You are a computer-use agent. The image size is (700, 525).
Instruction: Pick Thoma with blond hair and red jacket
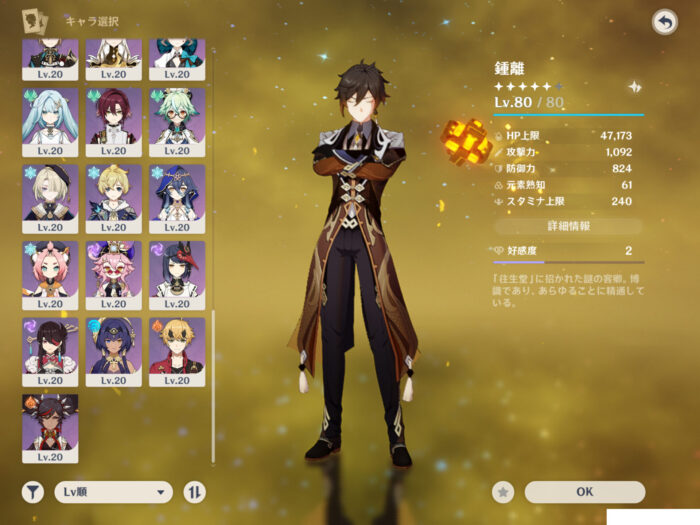point(177,350)
